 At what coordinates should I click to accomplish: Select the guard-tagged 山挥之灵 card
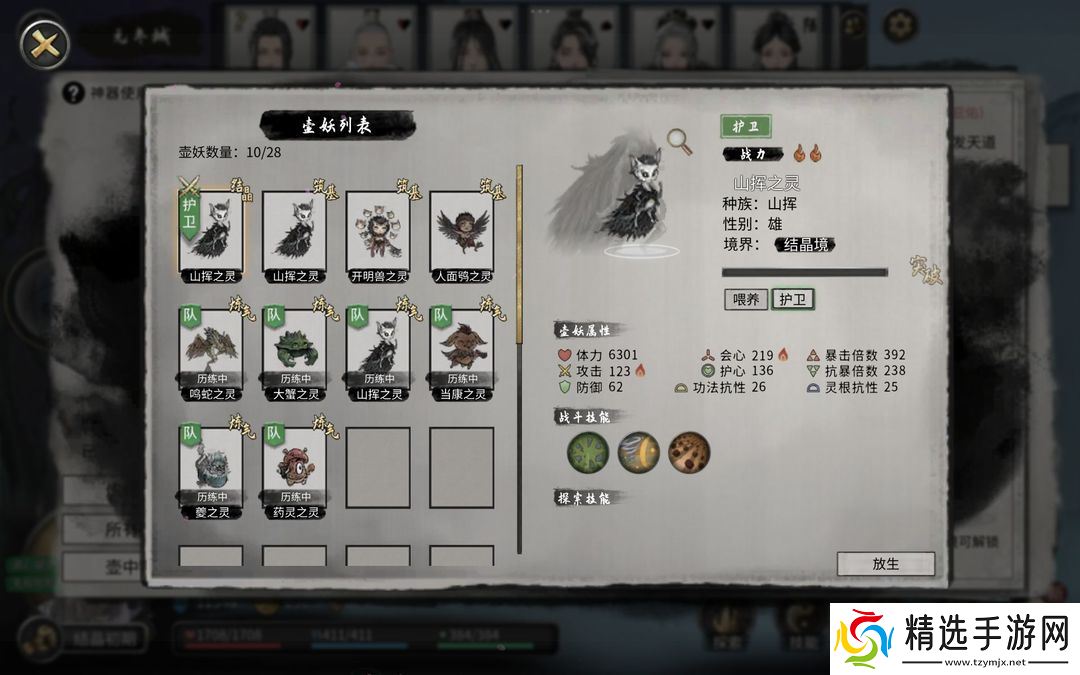click(x=211, y=230)
